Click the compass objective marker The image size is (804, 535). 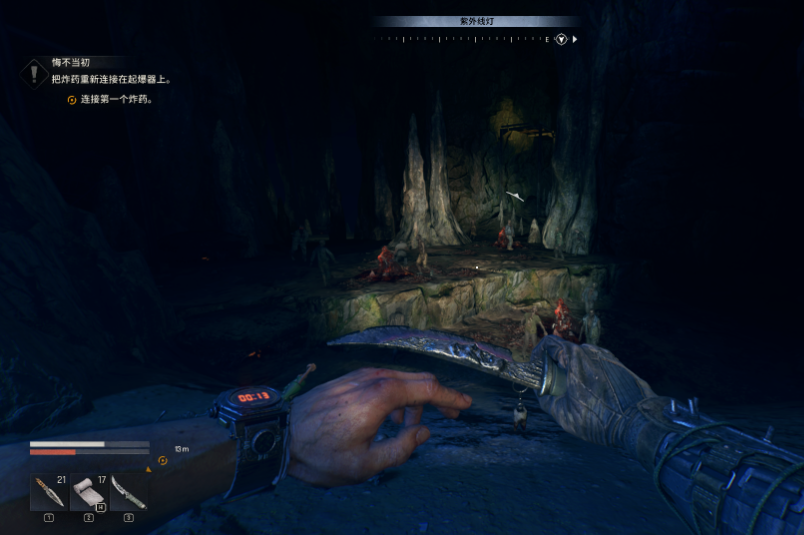pos(562,39)
